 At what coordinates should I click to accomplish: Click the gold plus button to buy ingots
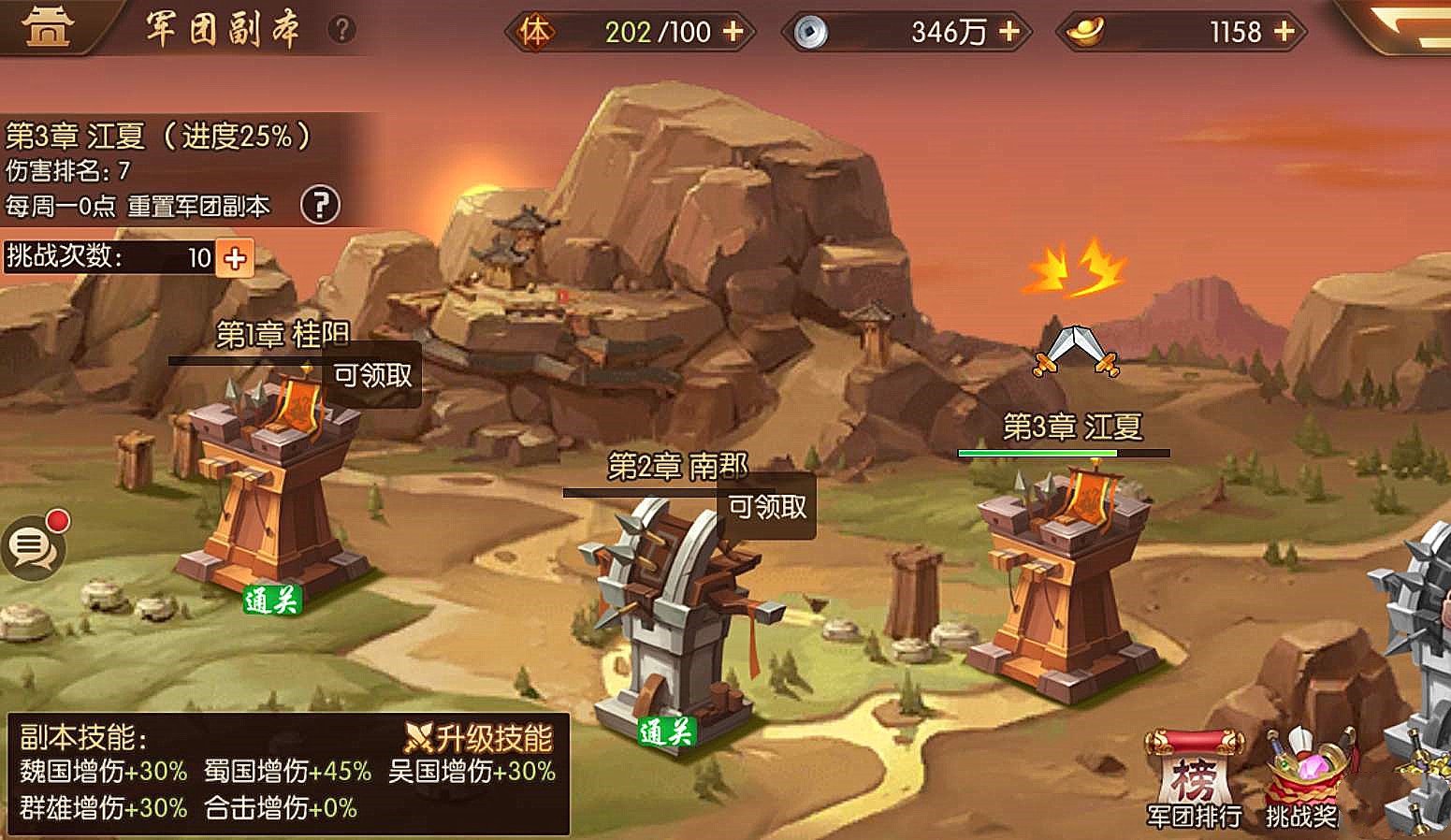coord(1284,31)
